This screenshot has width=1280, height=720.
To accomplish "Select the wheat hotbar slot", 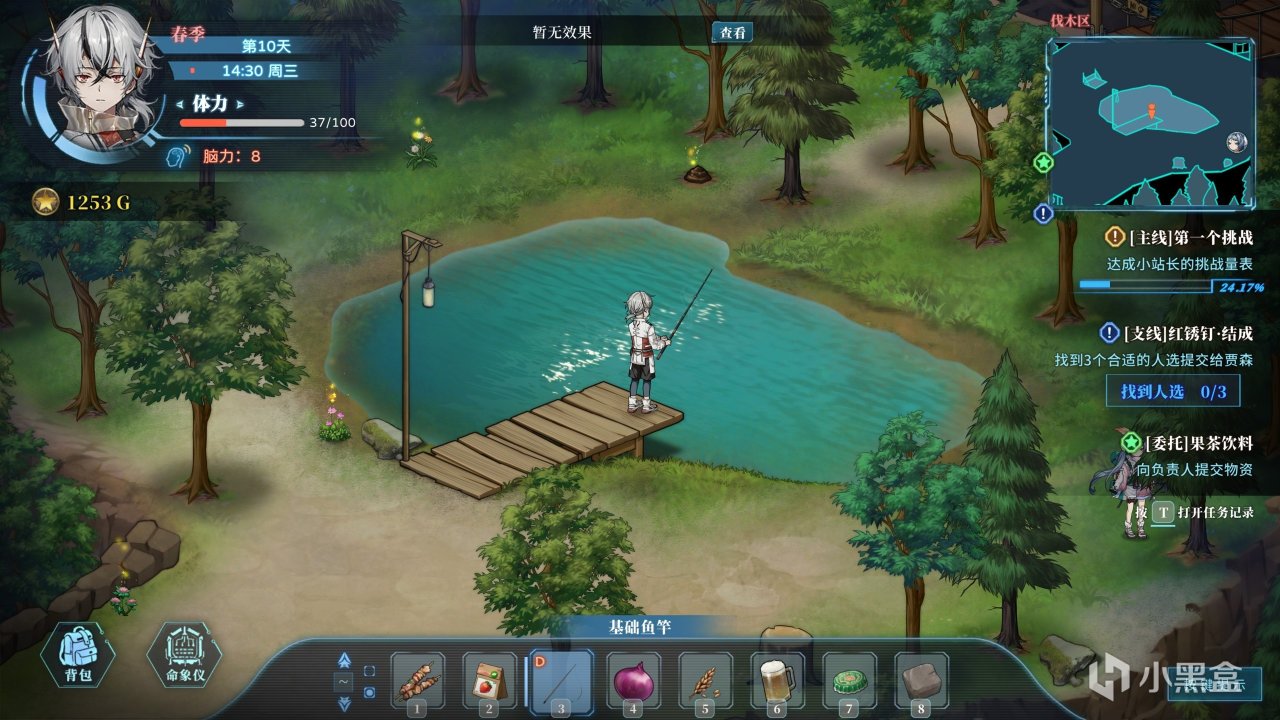I will pyautogui.click(x=705, y=681).
